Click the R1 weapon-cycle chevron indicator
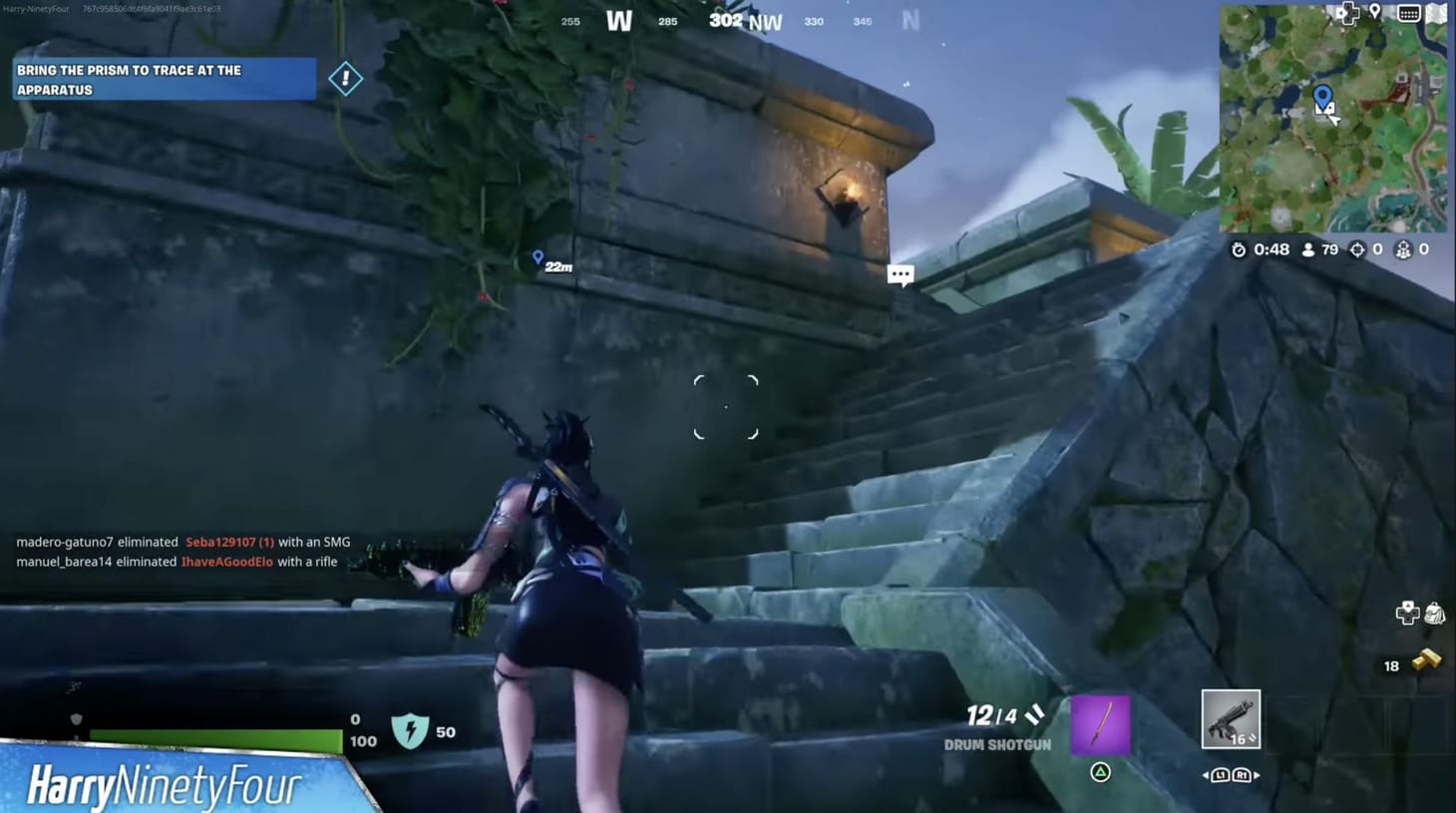 (1243, 774)
